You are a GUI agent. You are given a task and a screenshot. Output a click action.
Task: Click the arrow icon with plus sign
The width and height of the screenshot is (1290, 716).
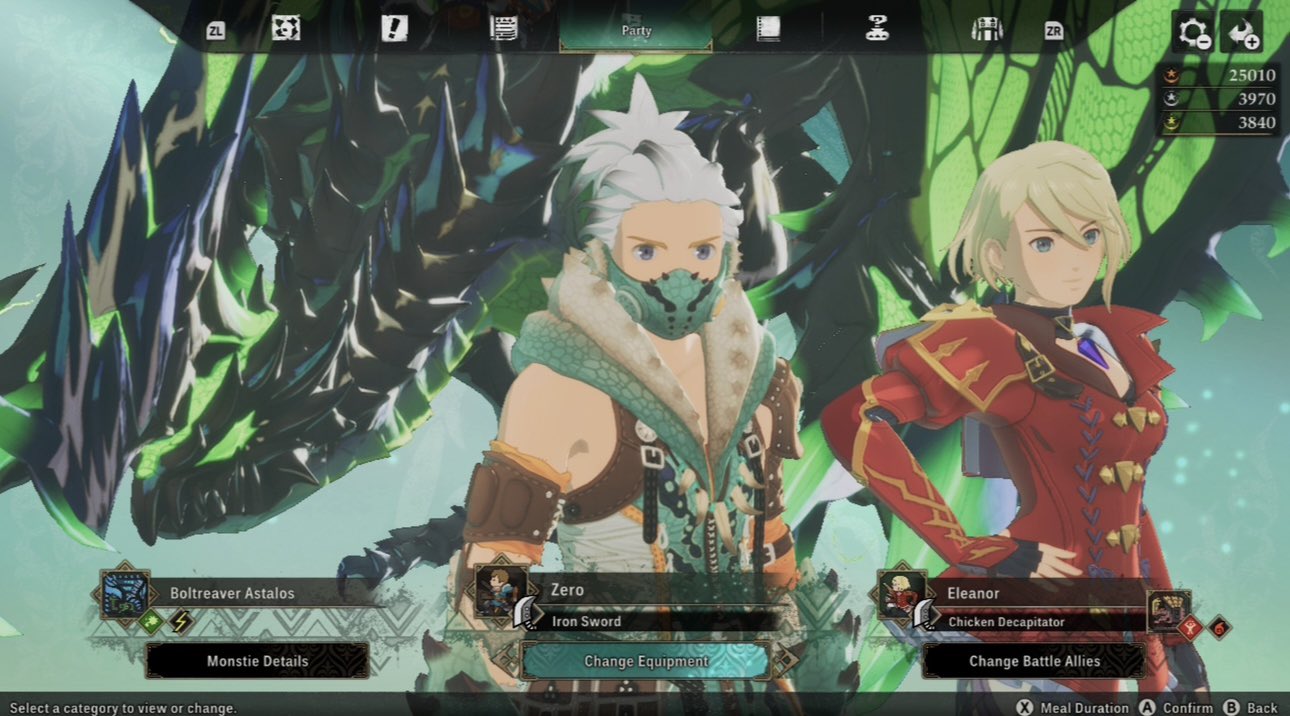(1243, 33)
